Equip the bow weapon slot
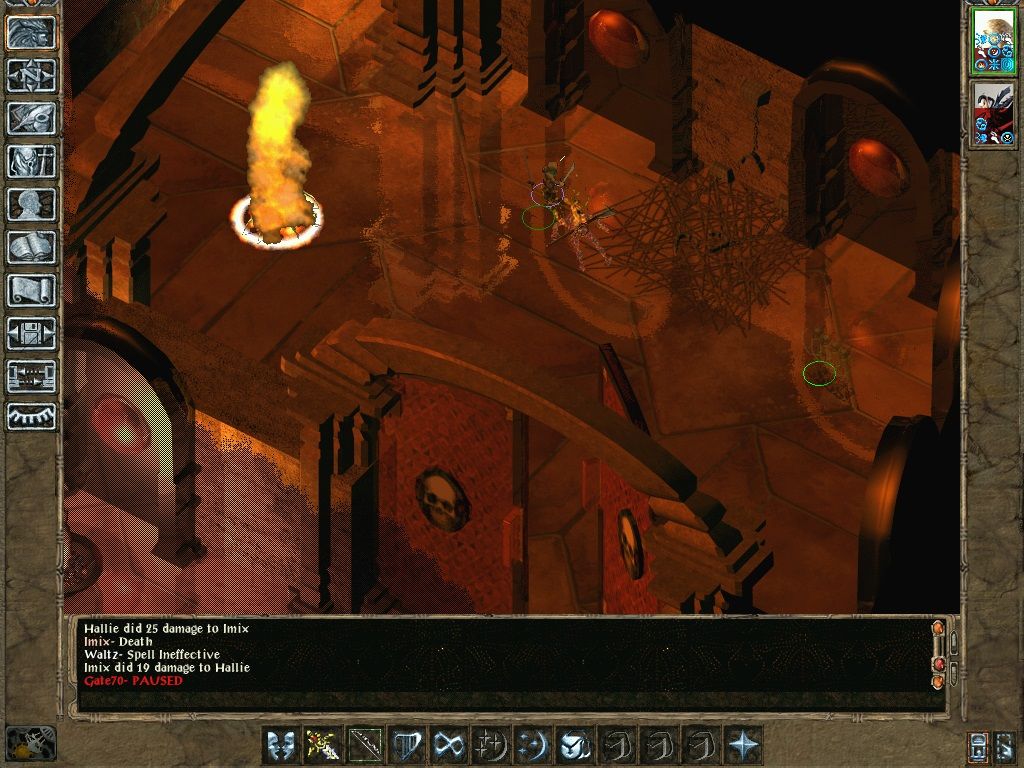Screen dimensions: 1024x768 pyautogui.click(x=365, y=745)
